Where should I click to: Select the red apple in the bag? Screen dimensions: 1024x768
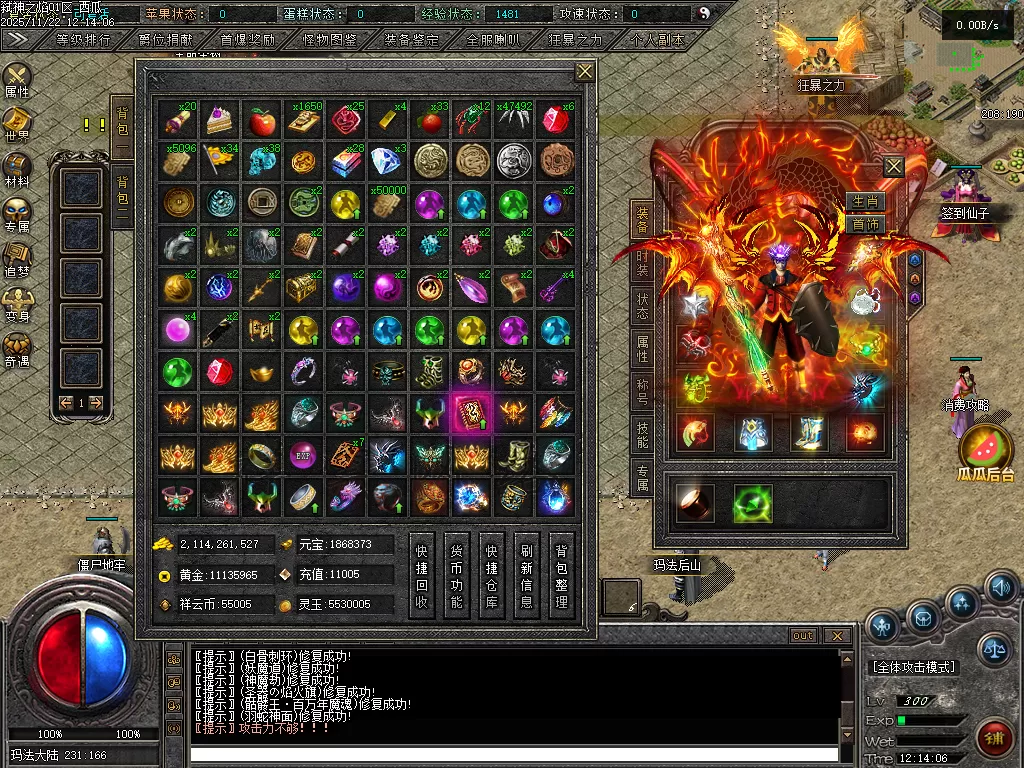[x=262, y=122]
